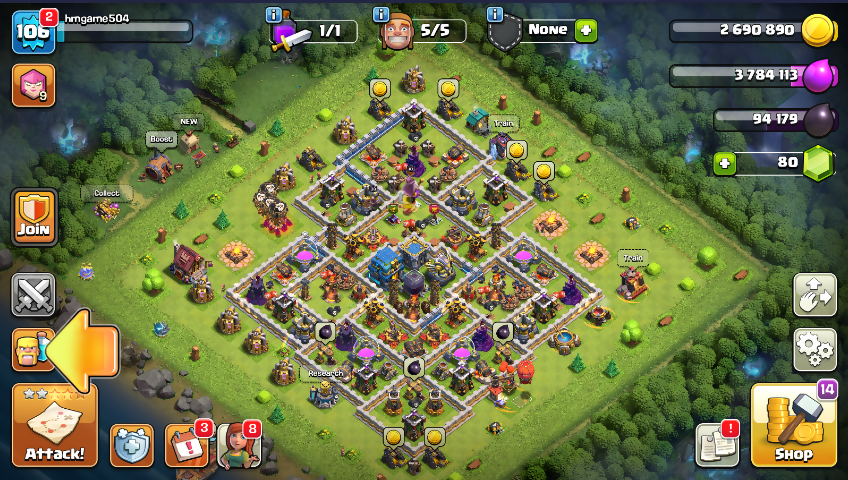Open the red-haired girl icon with badge 8

tap(238, 445)
